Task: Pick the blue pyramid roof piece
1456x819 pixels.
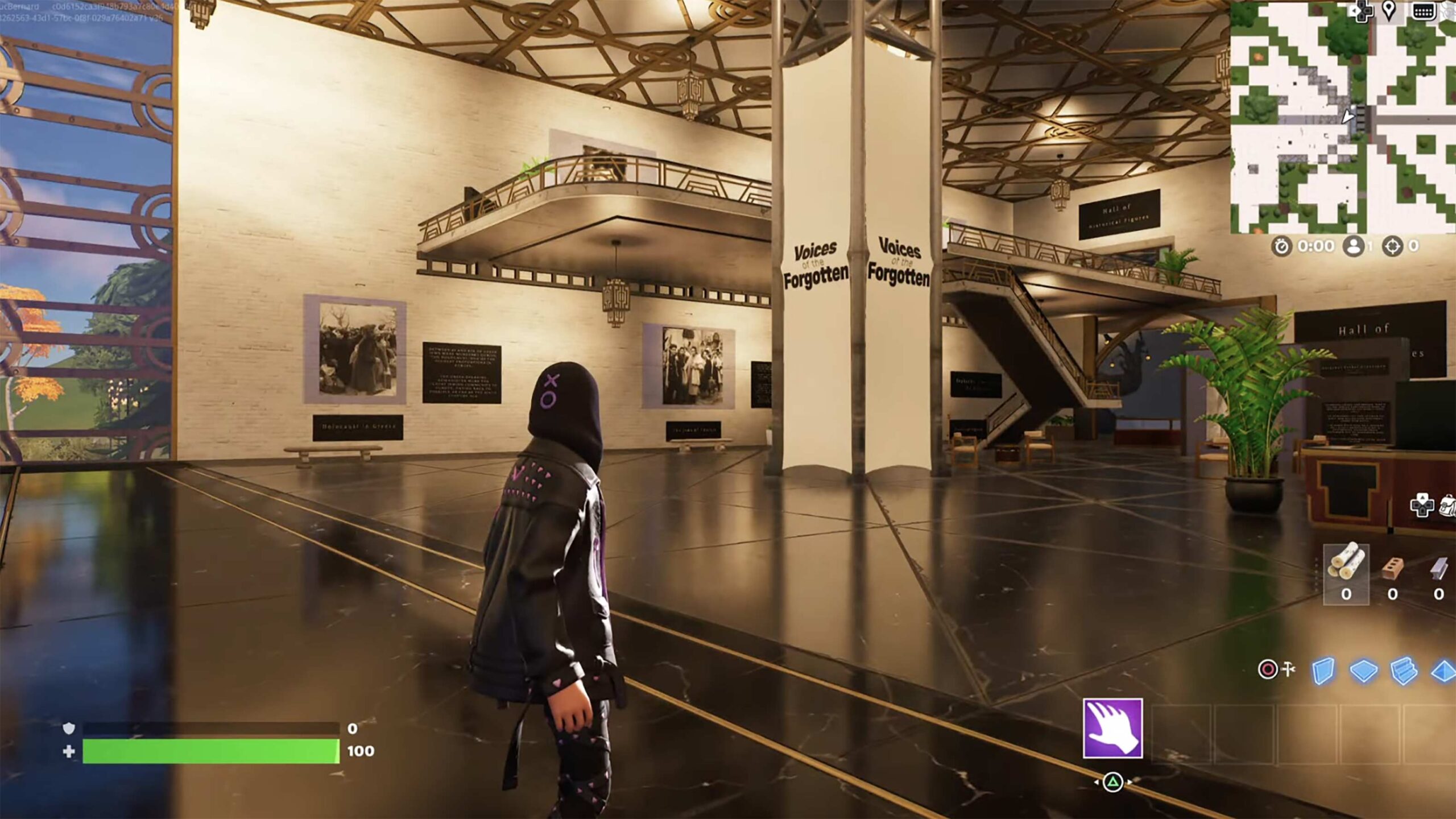Action: [x=1443, y=671]
